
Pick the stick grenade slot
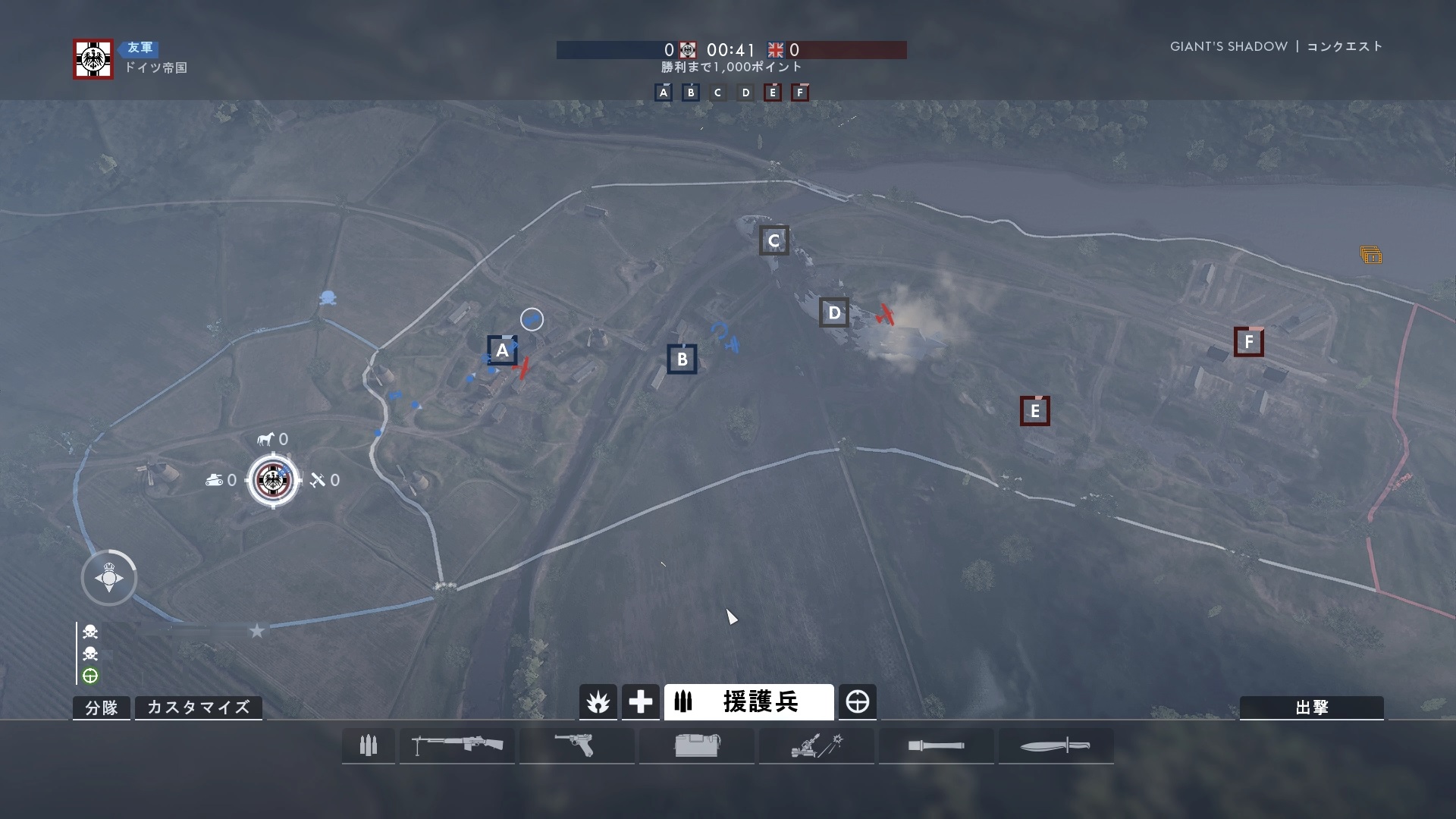click(936, 745)
